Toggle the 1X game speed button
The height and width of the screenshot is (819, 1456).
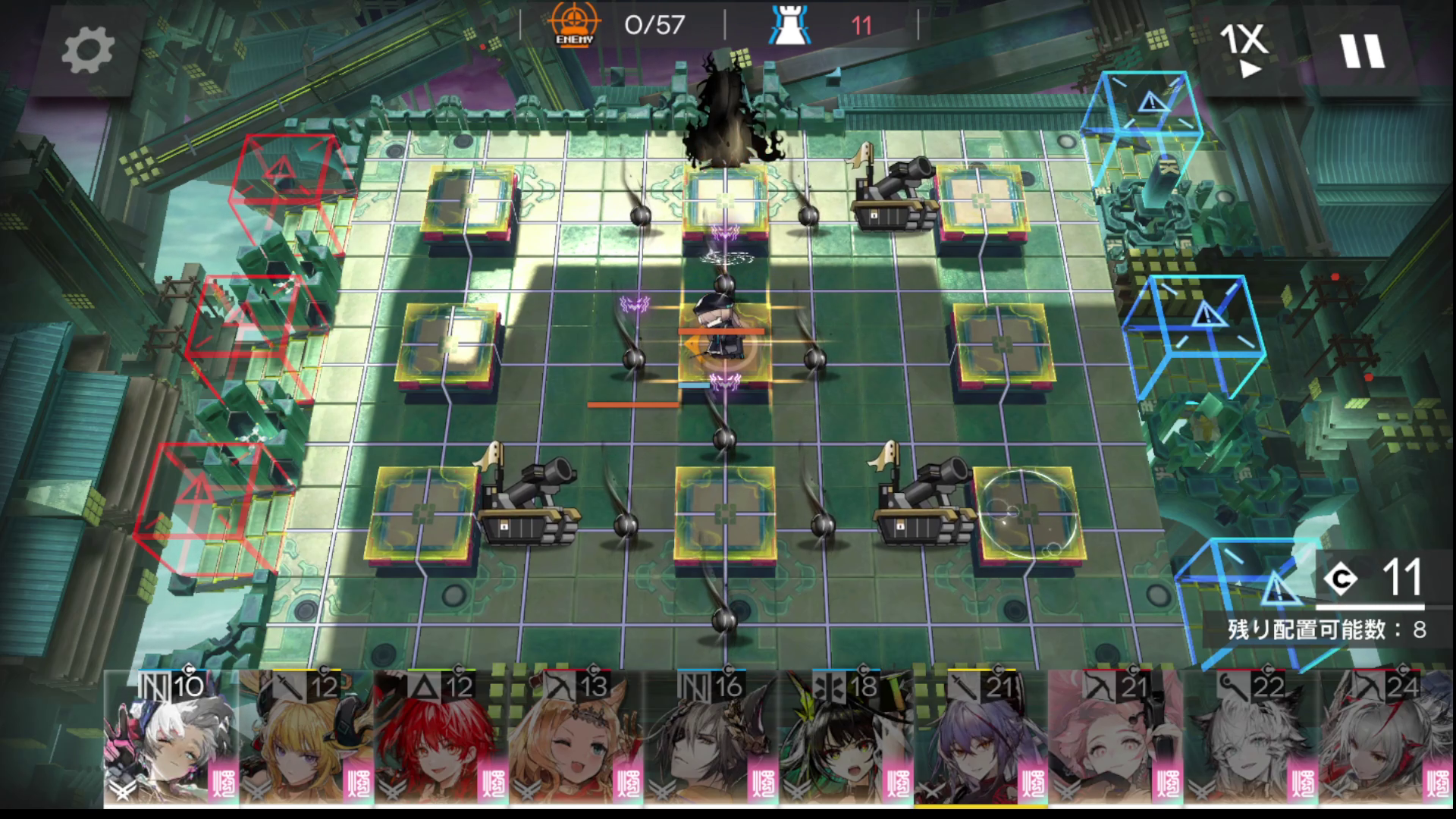pyautogui.click(x=1244, y=50)
